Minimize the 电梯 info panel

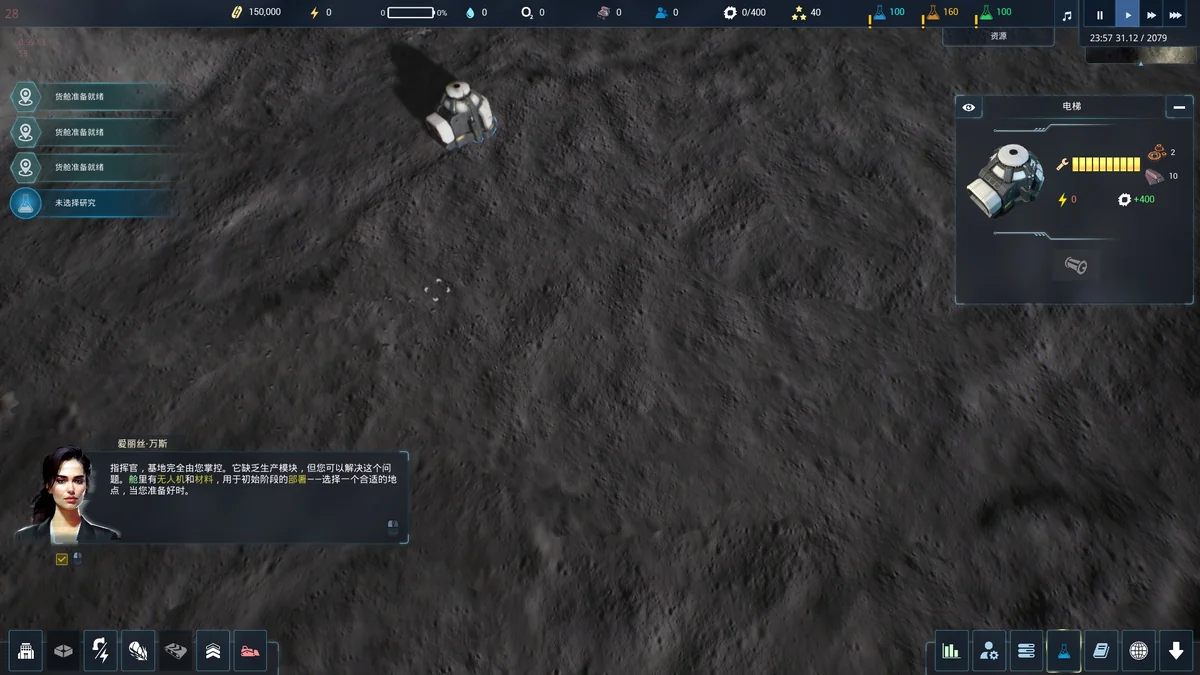1179,107
